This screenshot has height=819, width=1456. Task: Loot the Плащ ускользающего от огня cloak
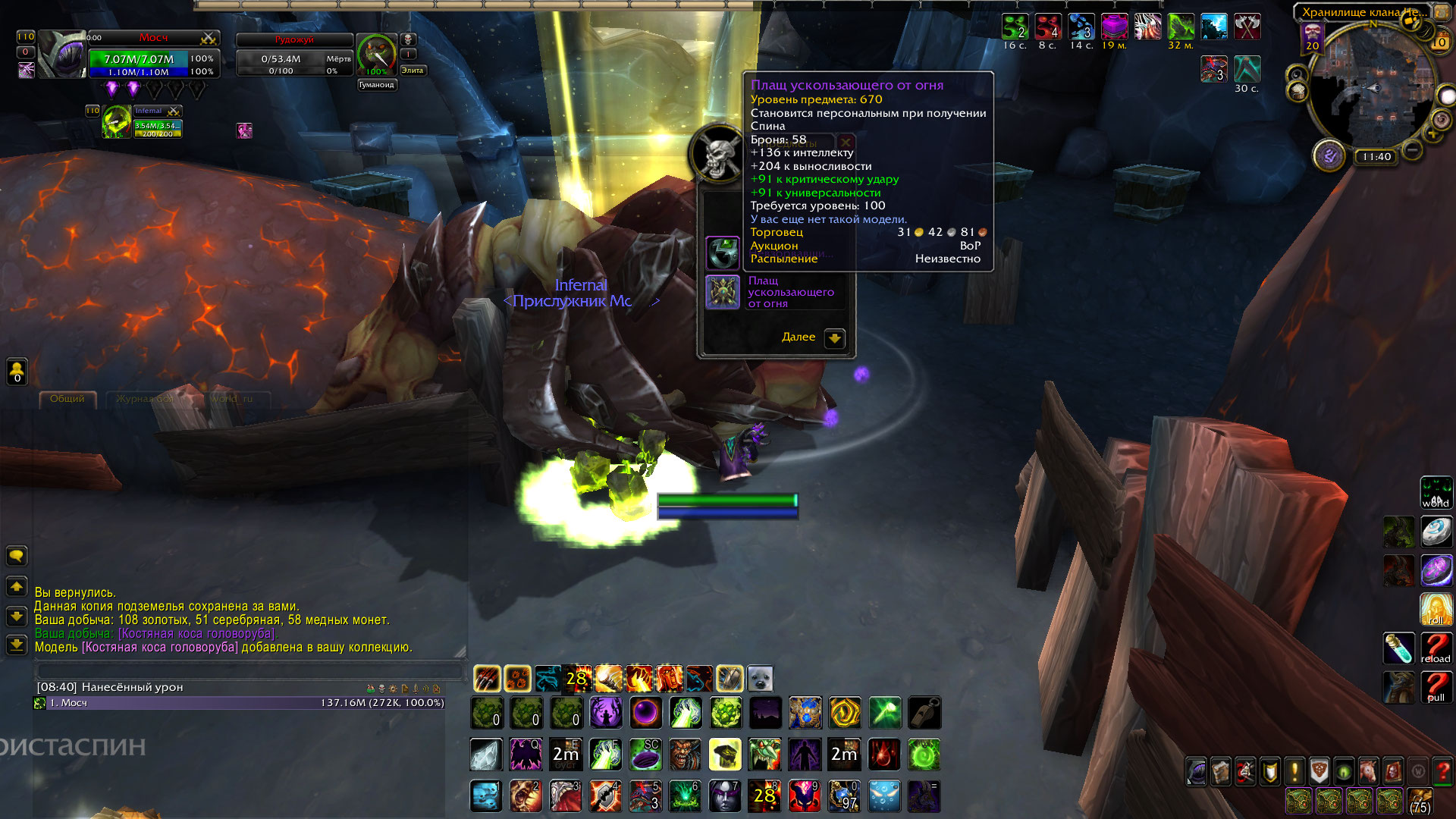coord(723,293)
